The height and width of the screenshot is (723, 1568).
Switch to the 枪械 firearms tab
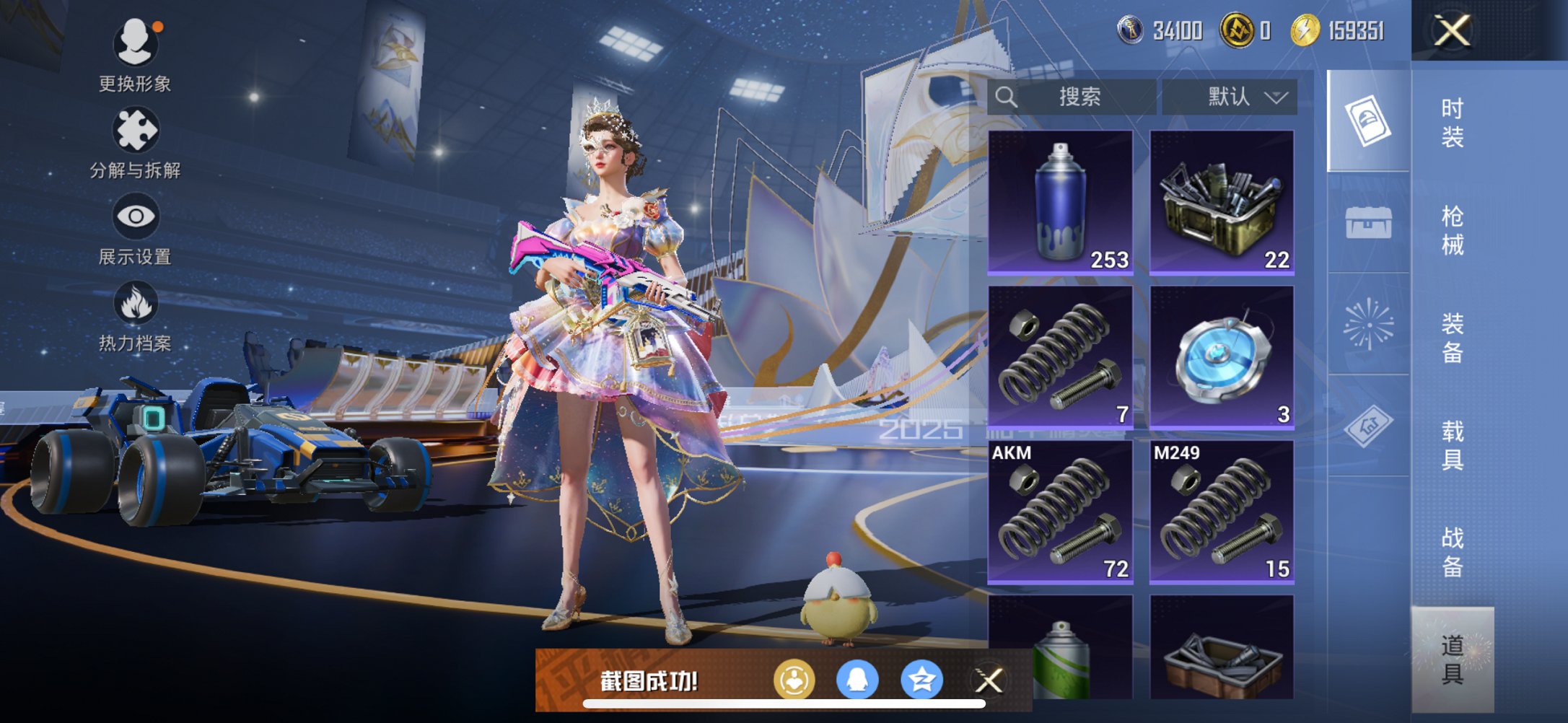coord(1452,230)
